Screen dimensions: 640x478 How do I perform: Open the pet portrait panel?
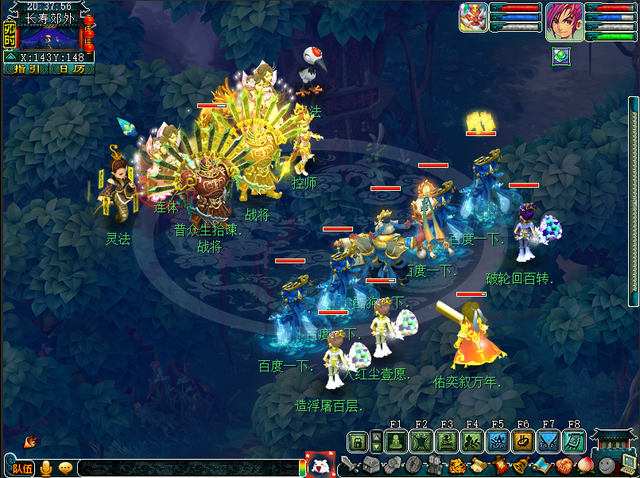473,17
